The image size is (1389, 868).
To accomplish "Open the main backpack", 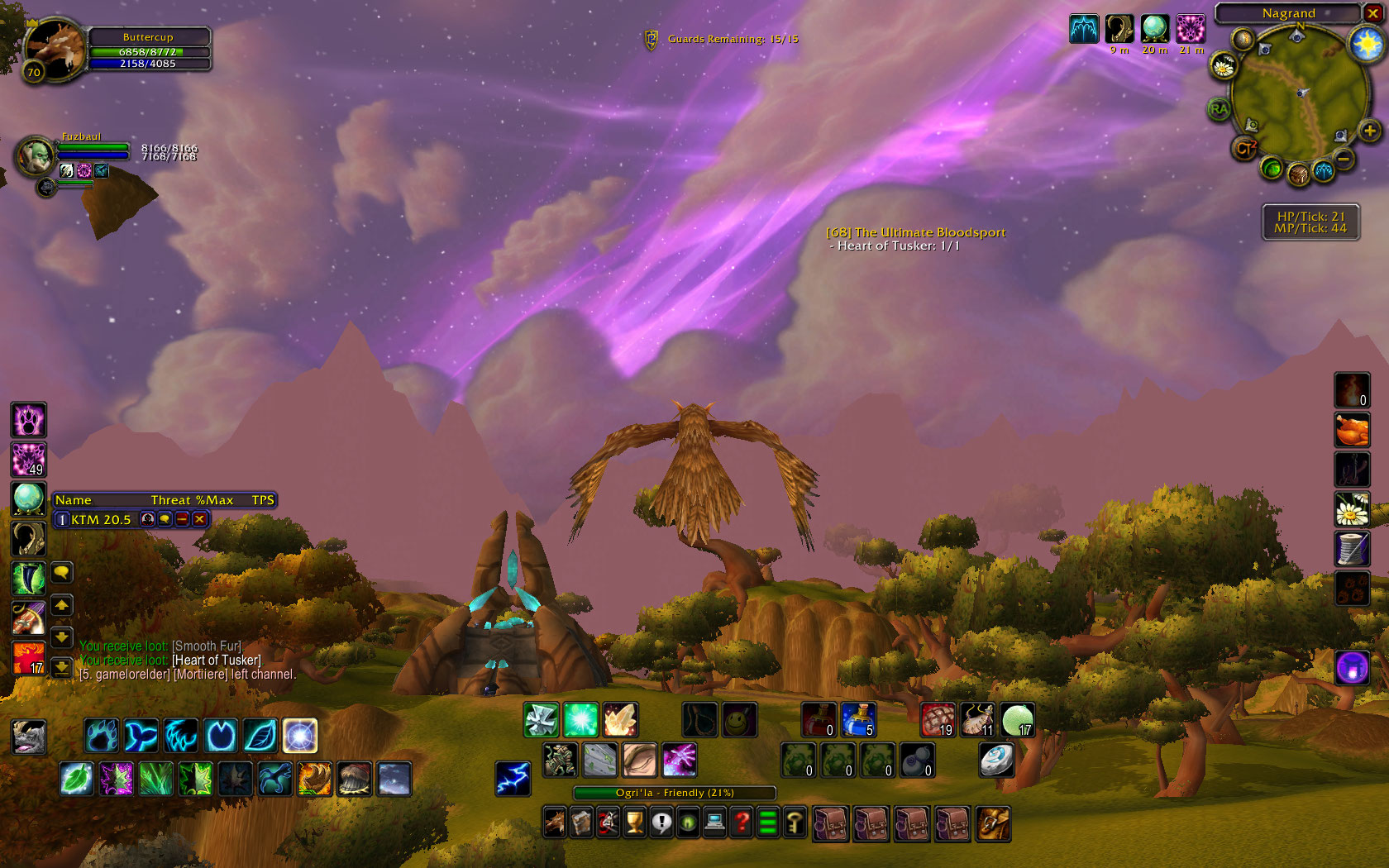I will coord(993,824).
